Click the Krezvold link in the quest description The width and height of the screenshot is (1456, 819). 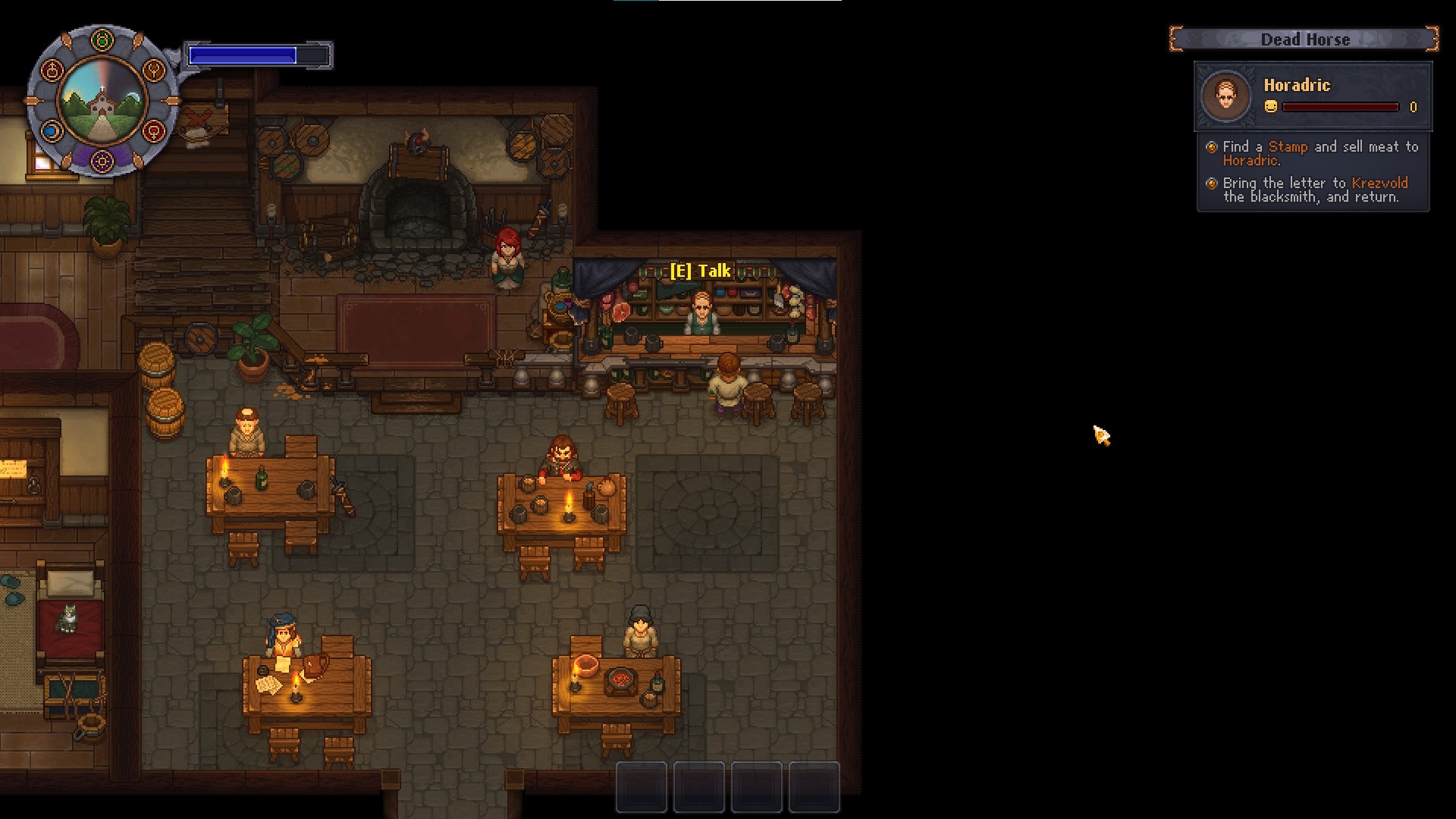pyautogui.click(x=1380, y=183)
